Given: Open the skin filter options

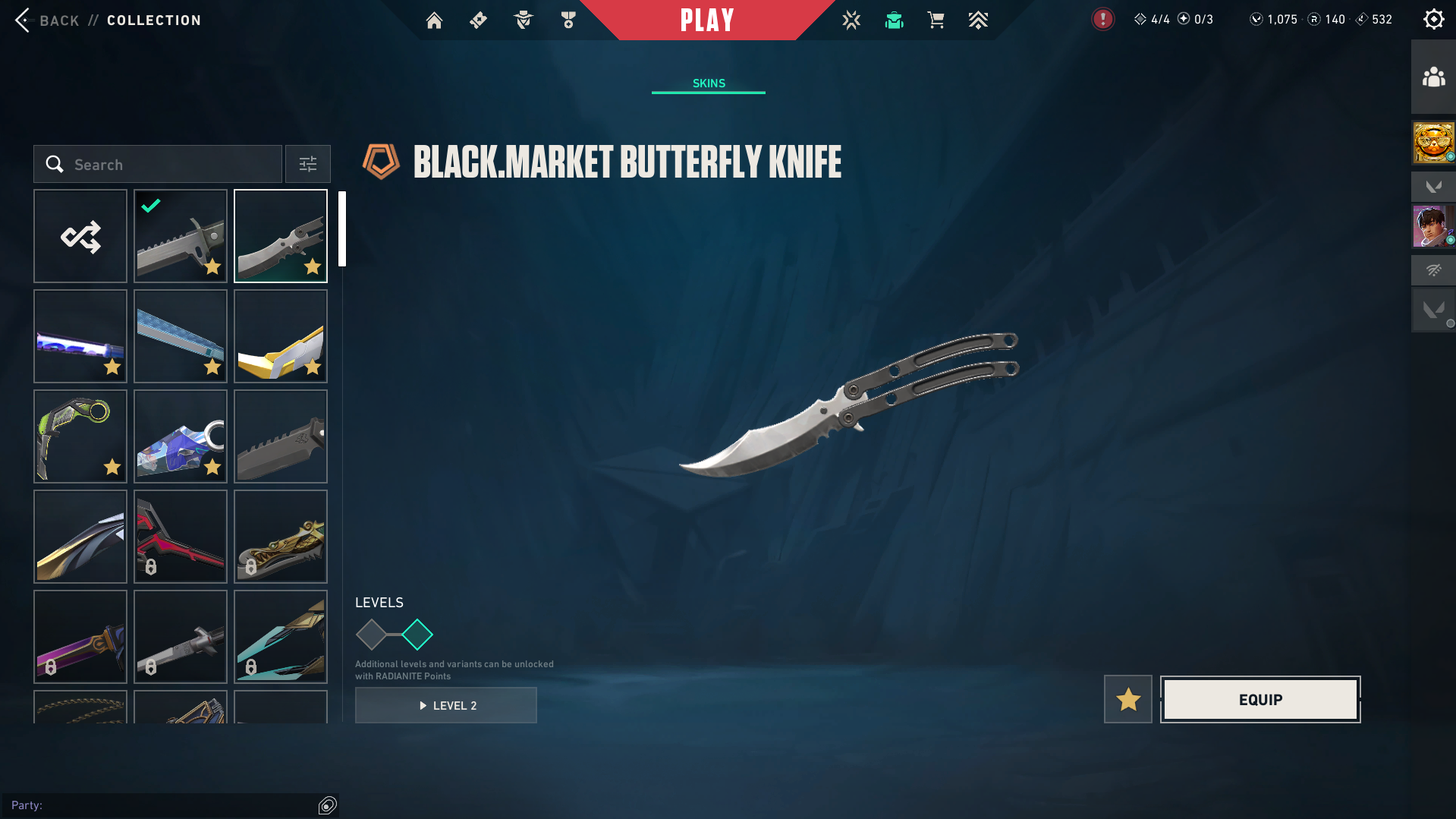Looking at the screenshot, I should tap(308, 165).
